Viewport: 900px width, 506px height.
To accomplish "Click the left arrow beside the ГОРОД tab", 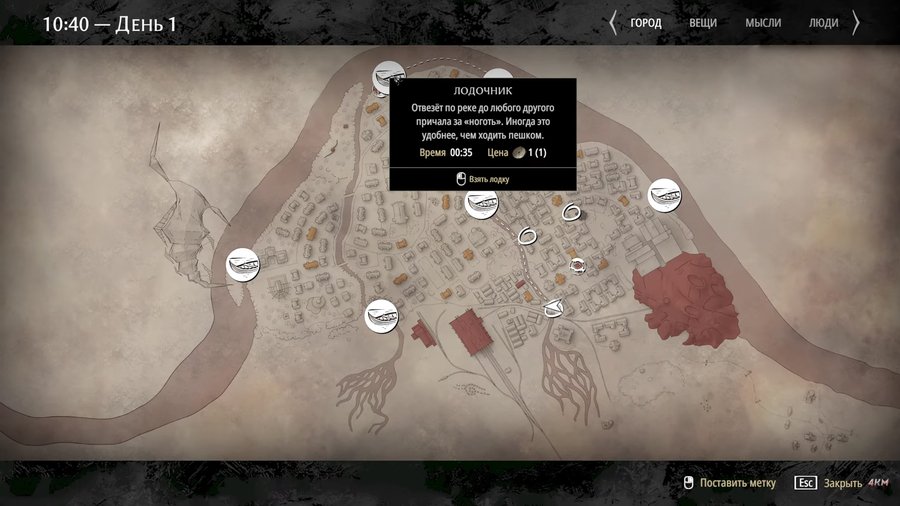I will pyautogui.click(x=613, y=23).
